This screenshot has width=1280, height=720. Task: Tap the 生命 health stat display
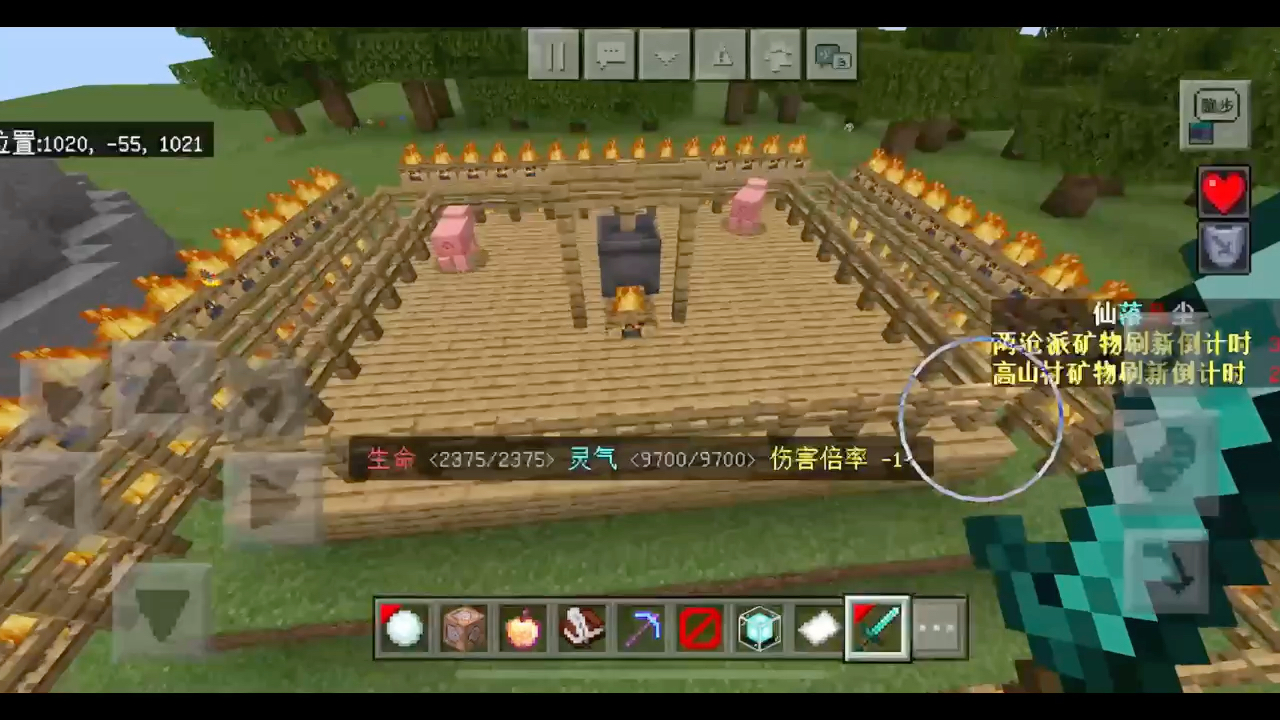(x=391, y=459)
